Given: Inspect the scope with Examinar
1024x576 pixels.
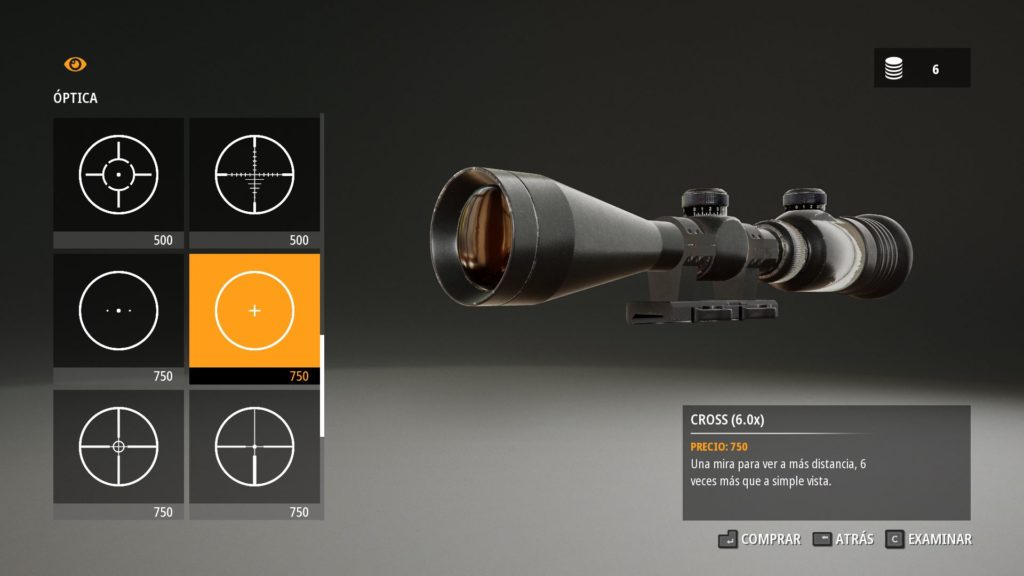Looking at the screenshot, I should coord(929,539).
